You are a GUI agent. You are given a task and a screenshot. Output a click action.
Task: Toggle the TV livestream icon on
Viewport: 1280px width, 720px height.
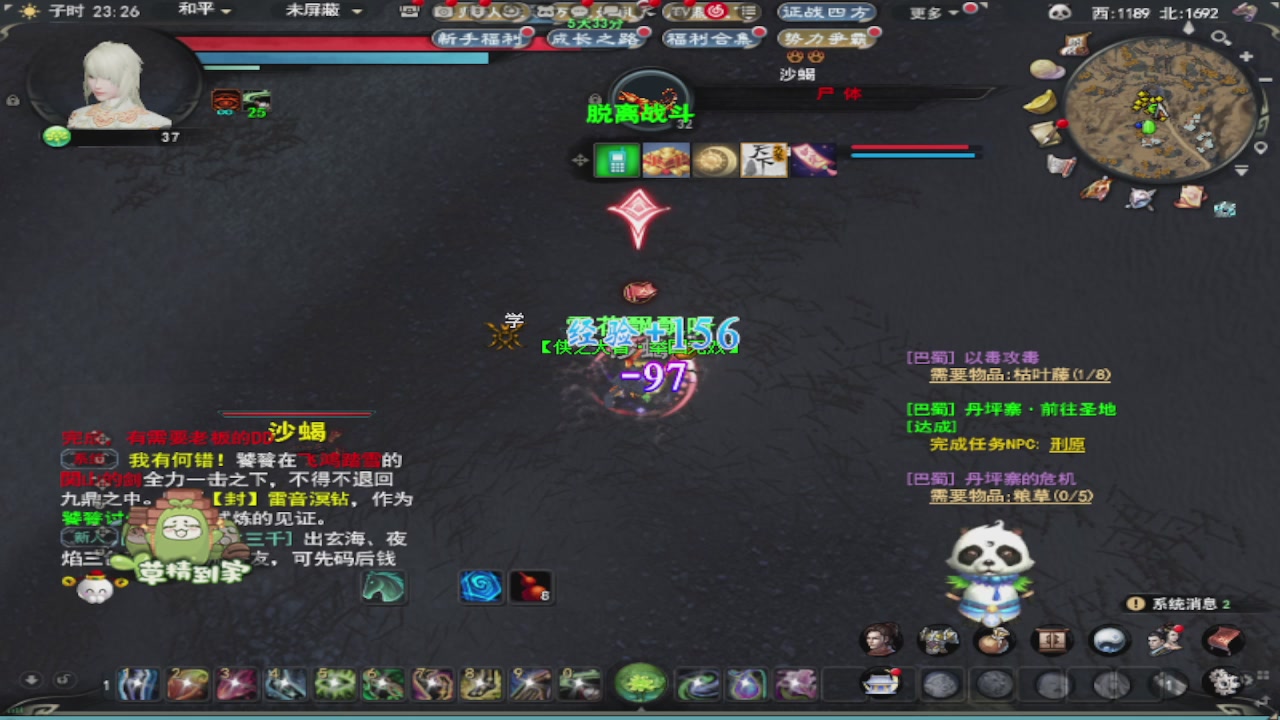pos(683,12)
